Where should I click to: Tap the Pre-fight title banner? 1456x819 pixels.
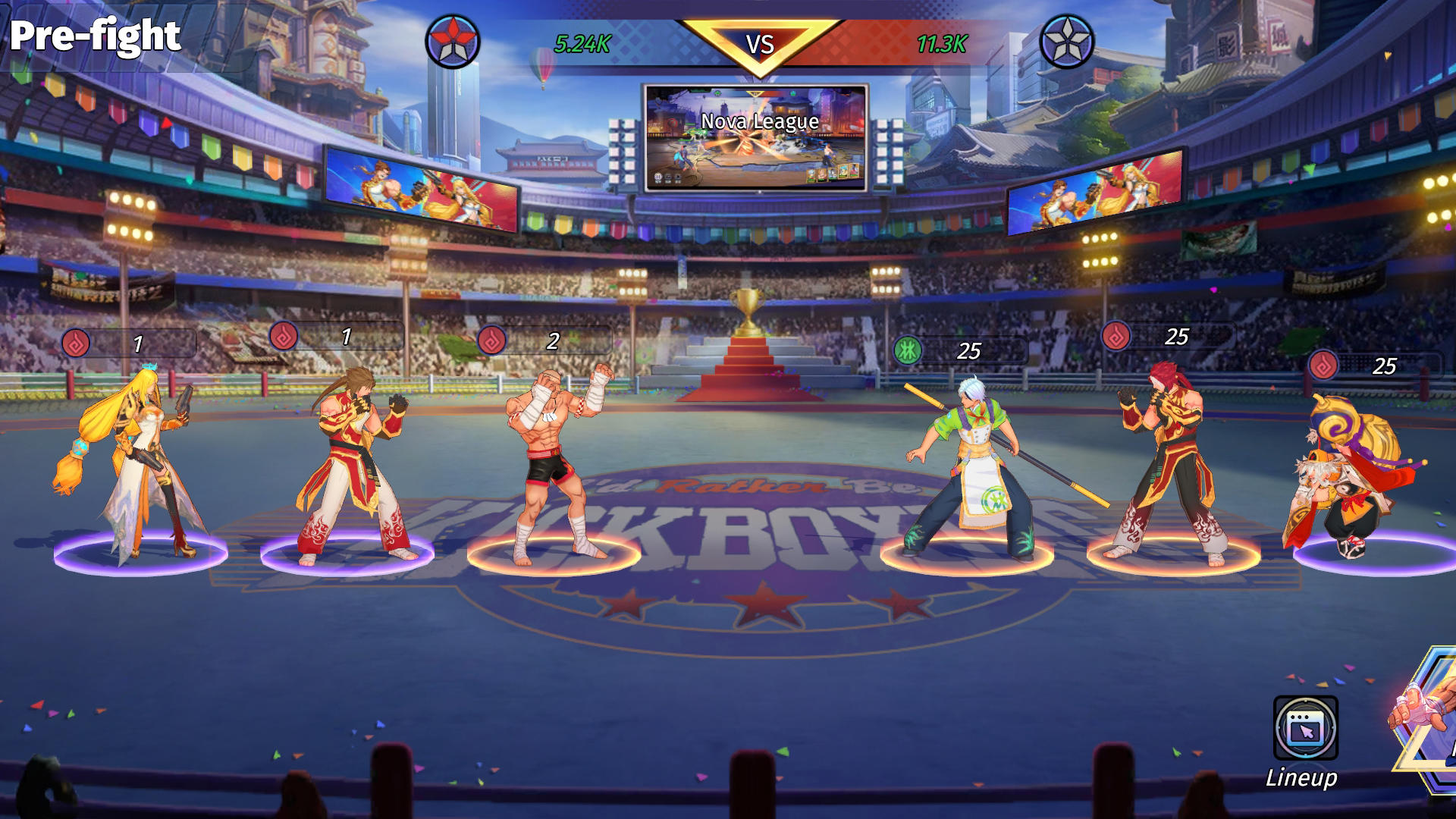(95, 34)
